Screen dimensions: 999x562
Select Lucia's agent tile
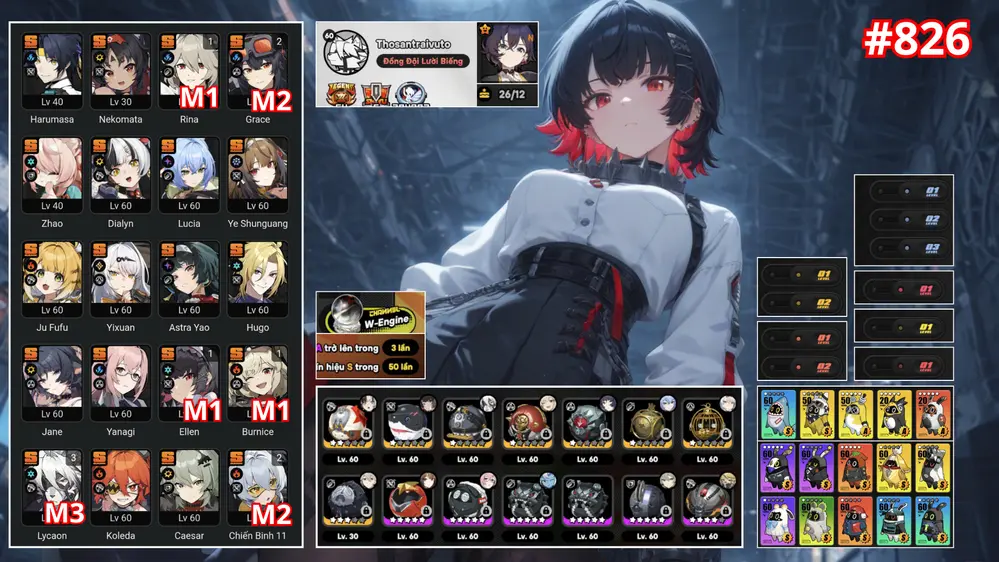189,175
